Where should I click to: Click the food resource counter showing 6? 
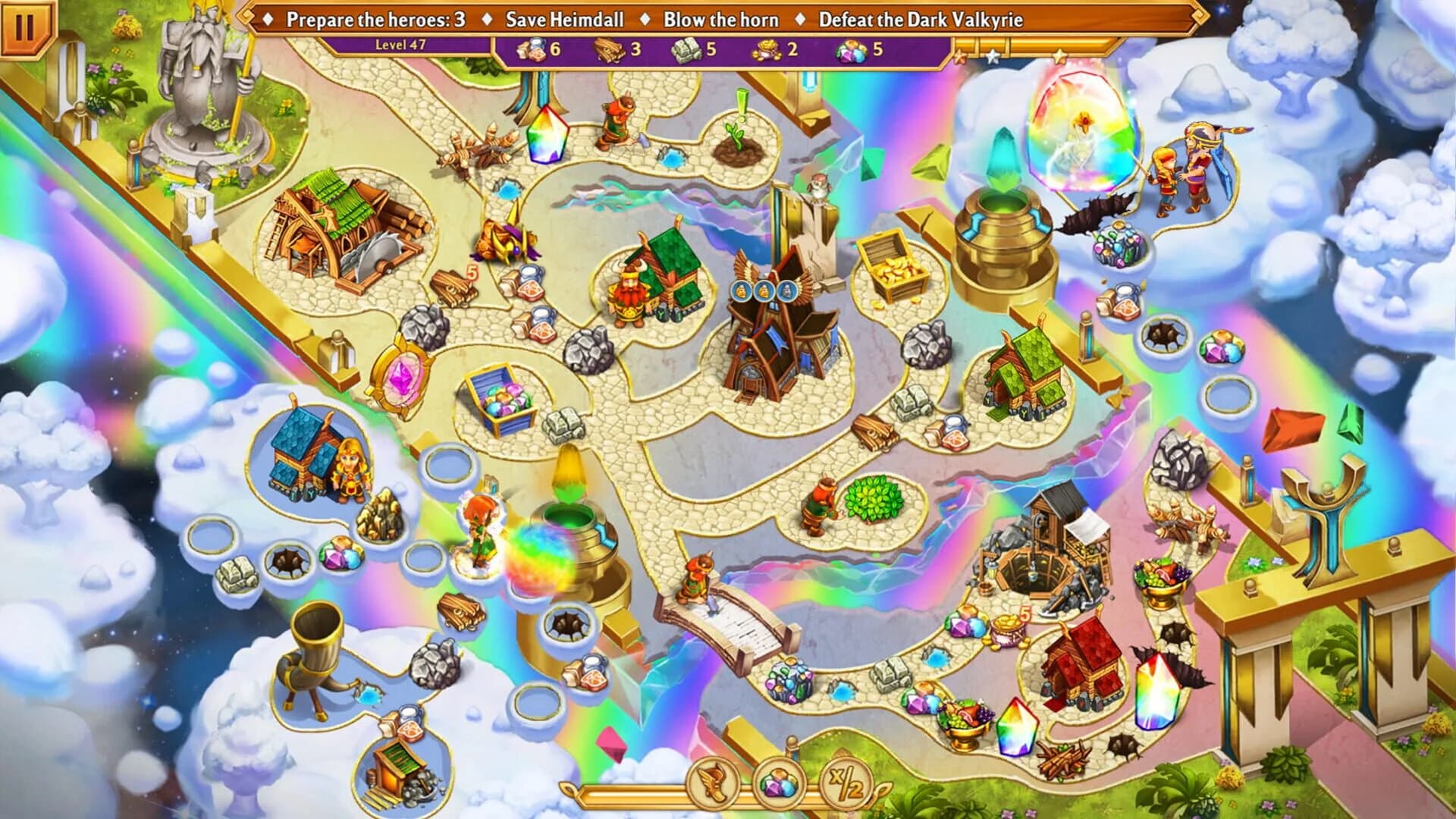[532, 52]
